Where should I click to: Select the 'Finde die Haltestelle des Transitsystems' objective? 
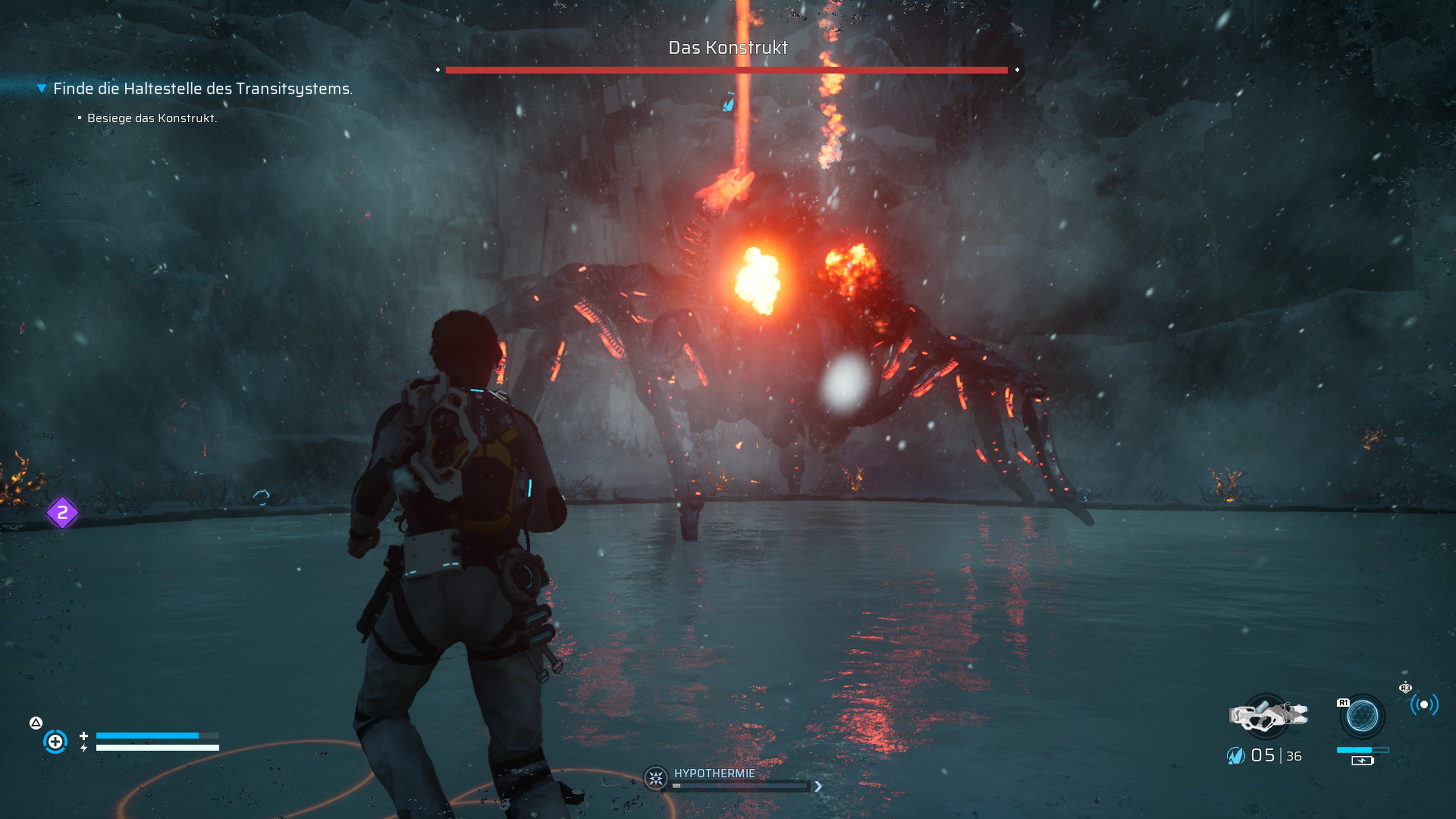point(202,89)
